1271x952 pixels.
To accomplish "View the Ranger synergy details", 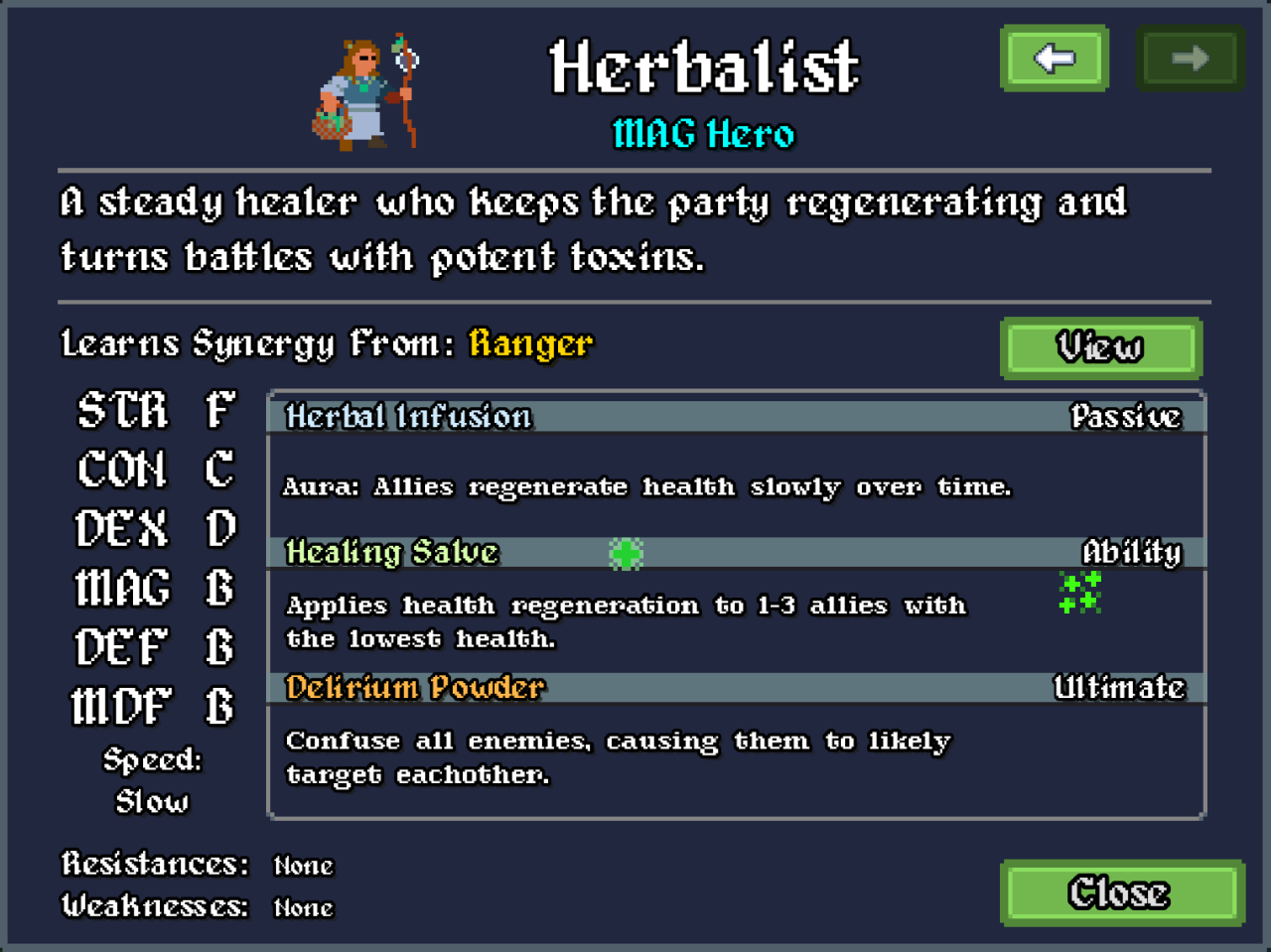I will 1100,347.
